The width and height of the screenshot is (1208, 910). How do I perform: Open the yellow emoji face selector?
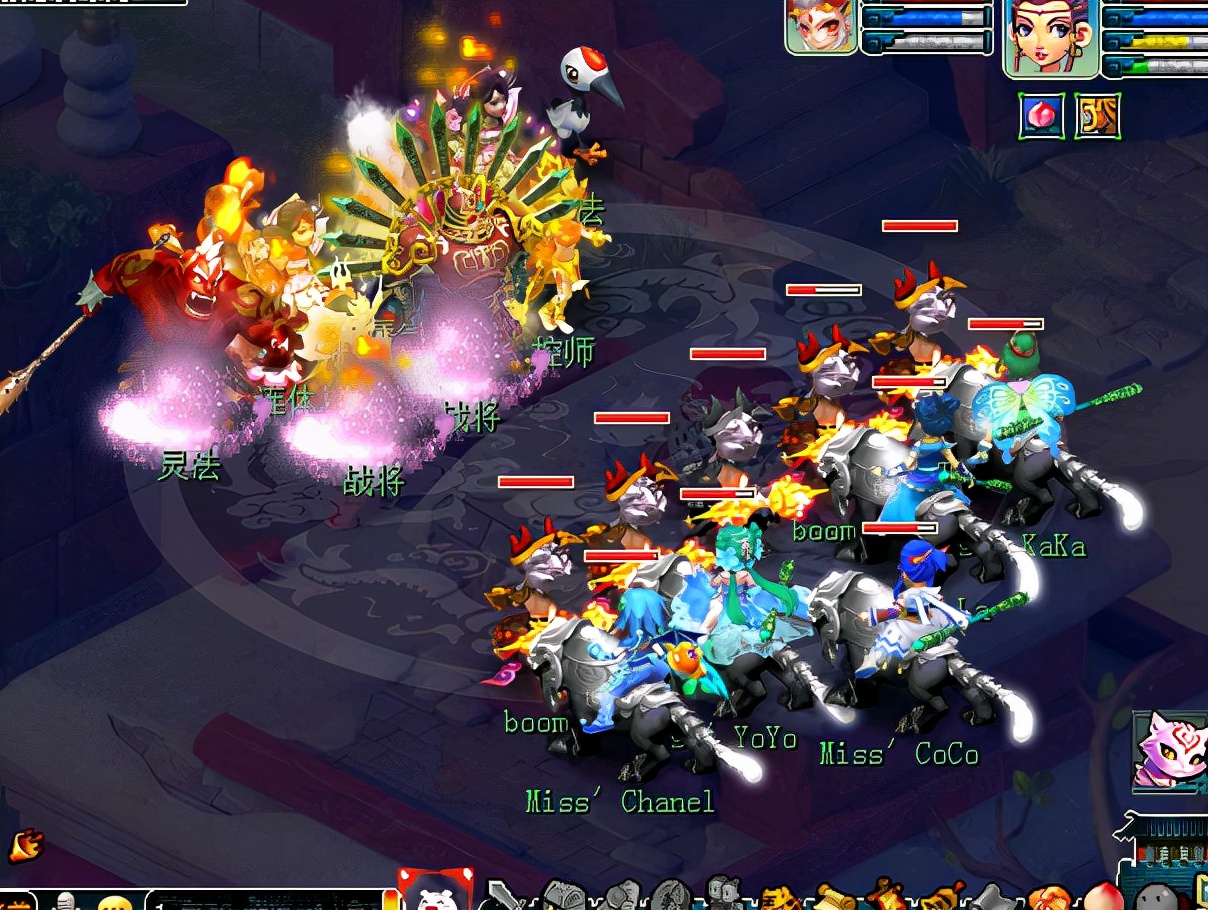116,902
